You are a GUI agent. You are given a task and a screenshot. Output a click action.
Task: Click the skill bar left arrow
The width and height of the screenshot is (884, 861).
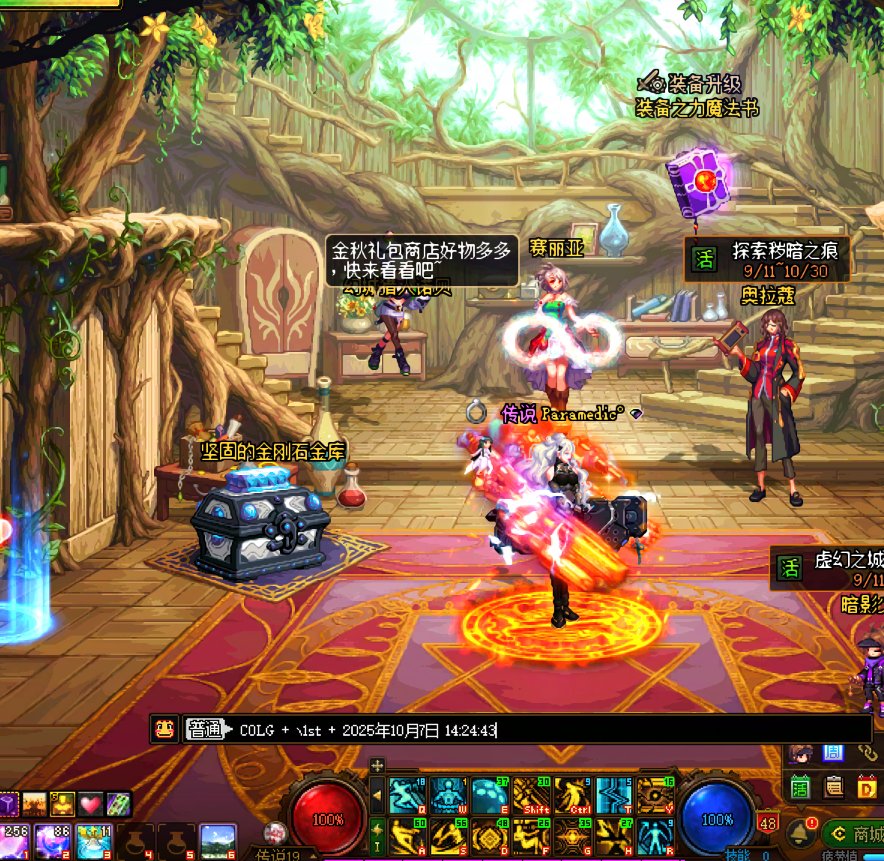377,797
